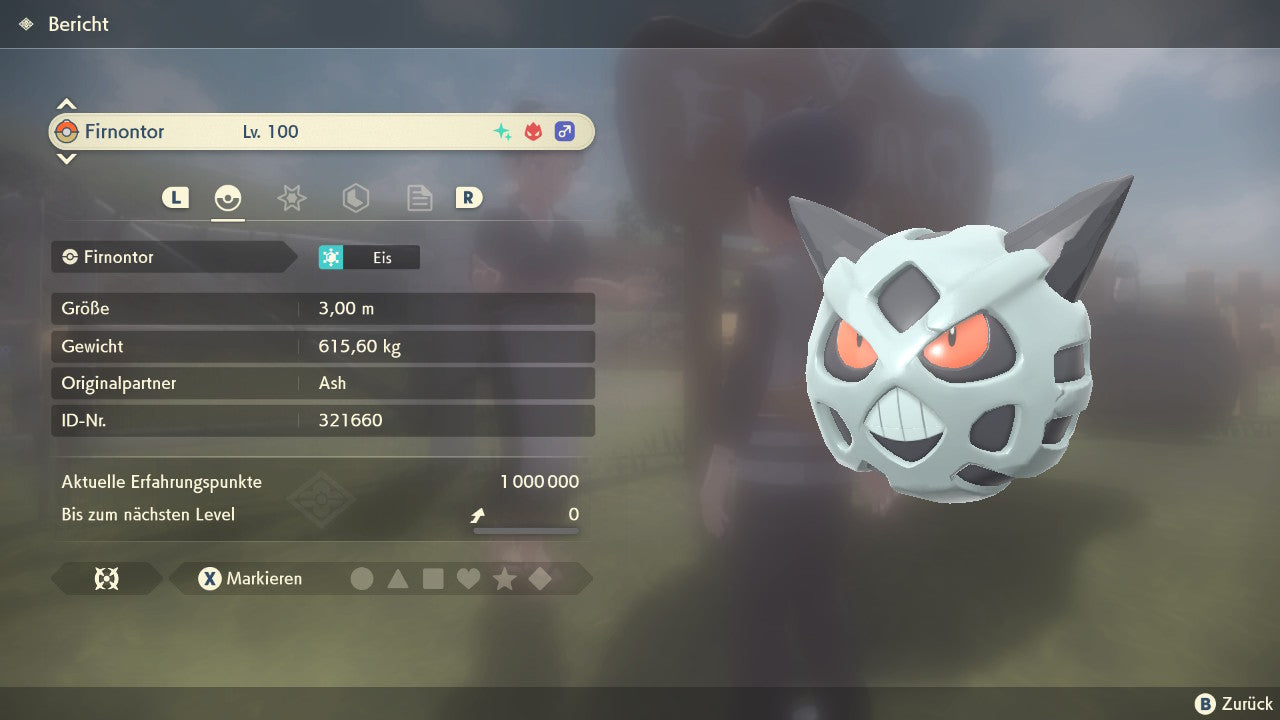The image size is (1280, 720).
Task: Click the Eis type badge
Action: 369,258
